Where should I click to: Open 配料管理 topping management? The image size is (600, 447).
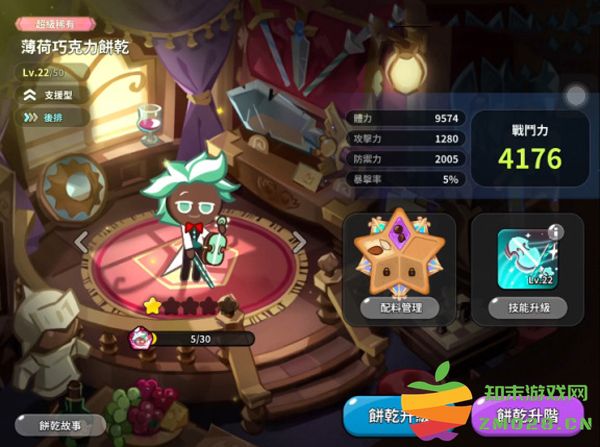399,308
